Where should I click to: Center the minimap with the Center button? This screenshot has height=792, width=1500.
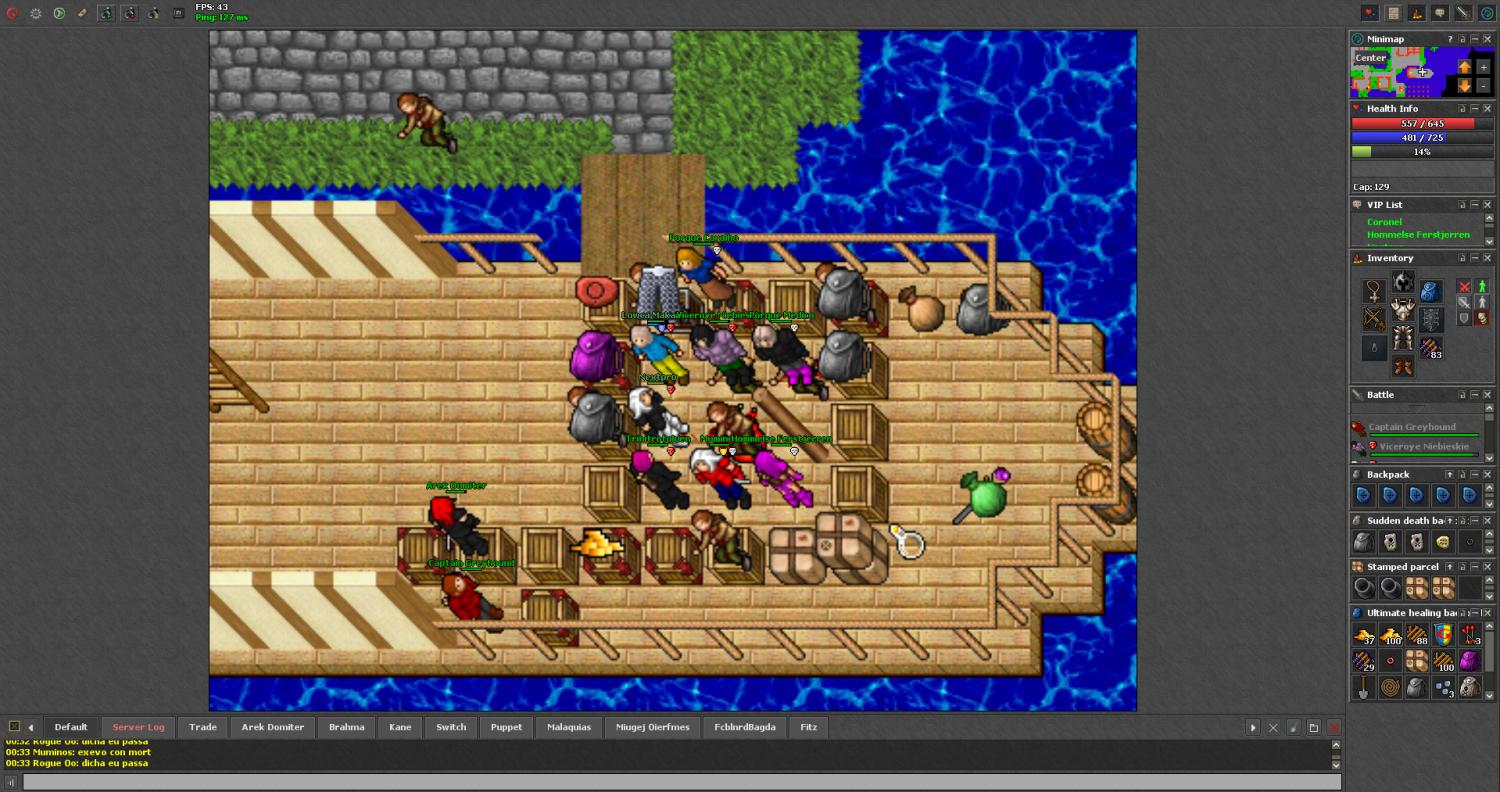point(1370,58)
